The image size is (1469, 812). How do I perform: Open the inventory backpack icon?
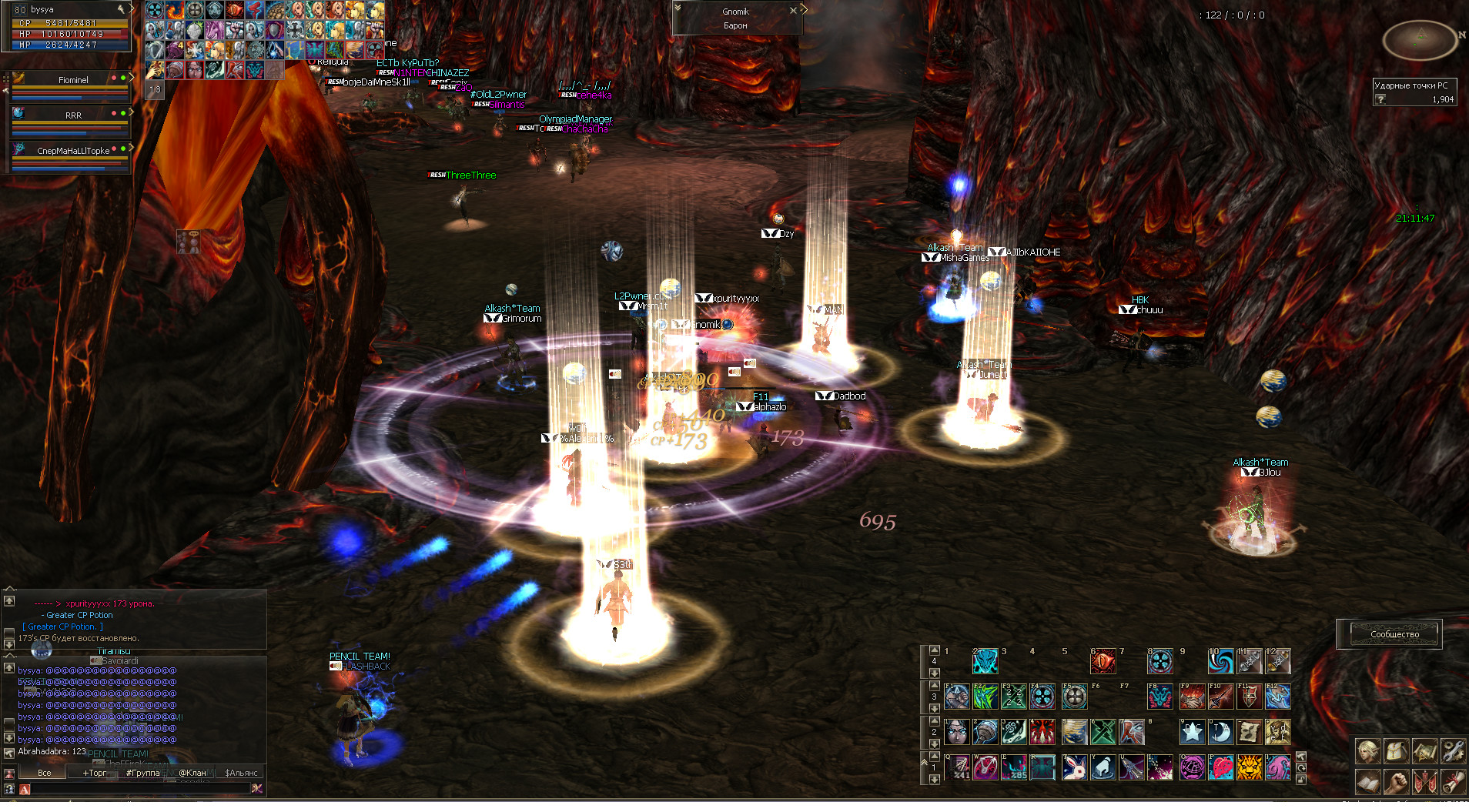click(x=1396, y=750)
